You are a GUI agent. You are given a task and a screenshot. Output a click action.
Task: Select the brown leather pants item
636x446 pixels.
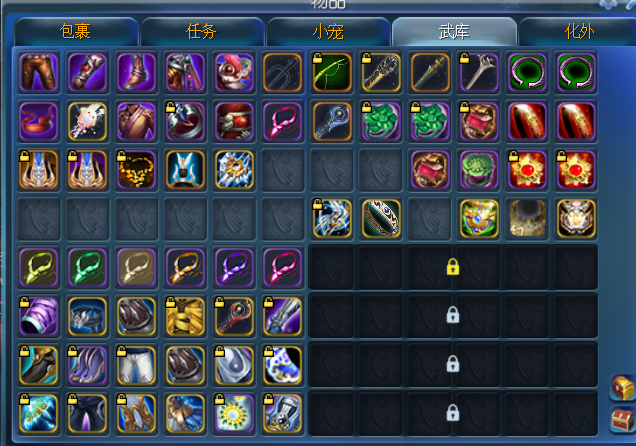click(38, 72)
